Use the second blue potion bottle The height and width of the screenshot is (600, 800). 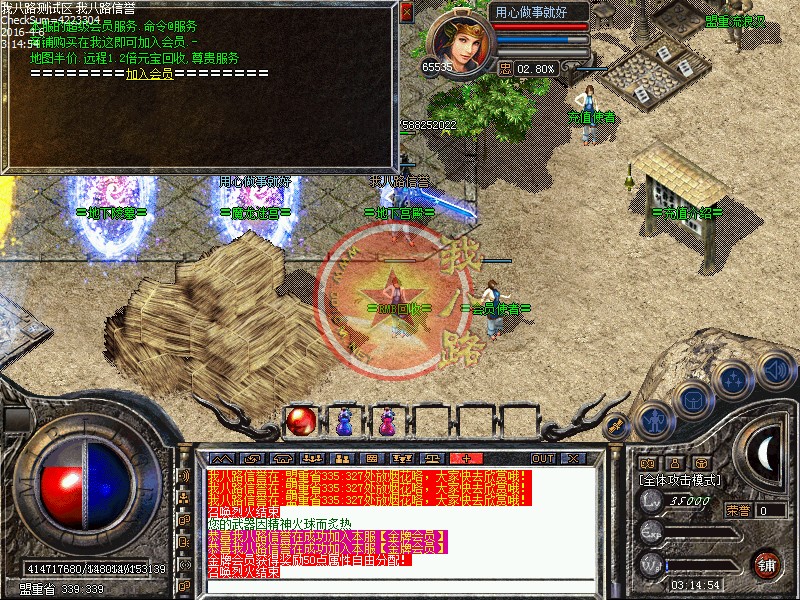pyautogui.click(x=385, y=423)
